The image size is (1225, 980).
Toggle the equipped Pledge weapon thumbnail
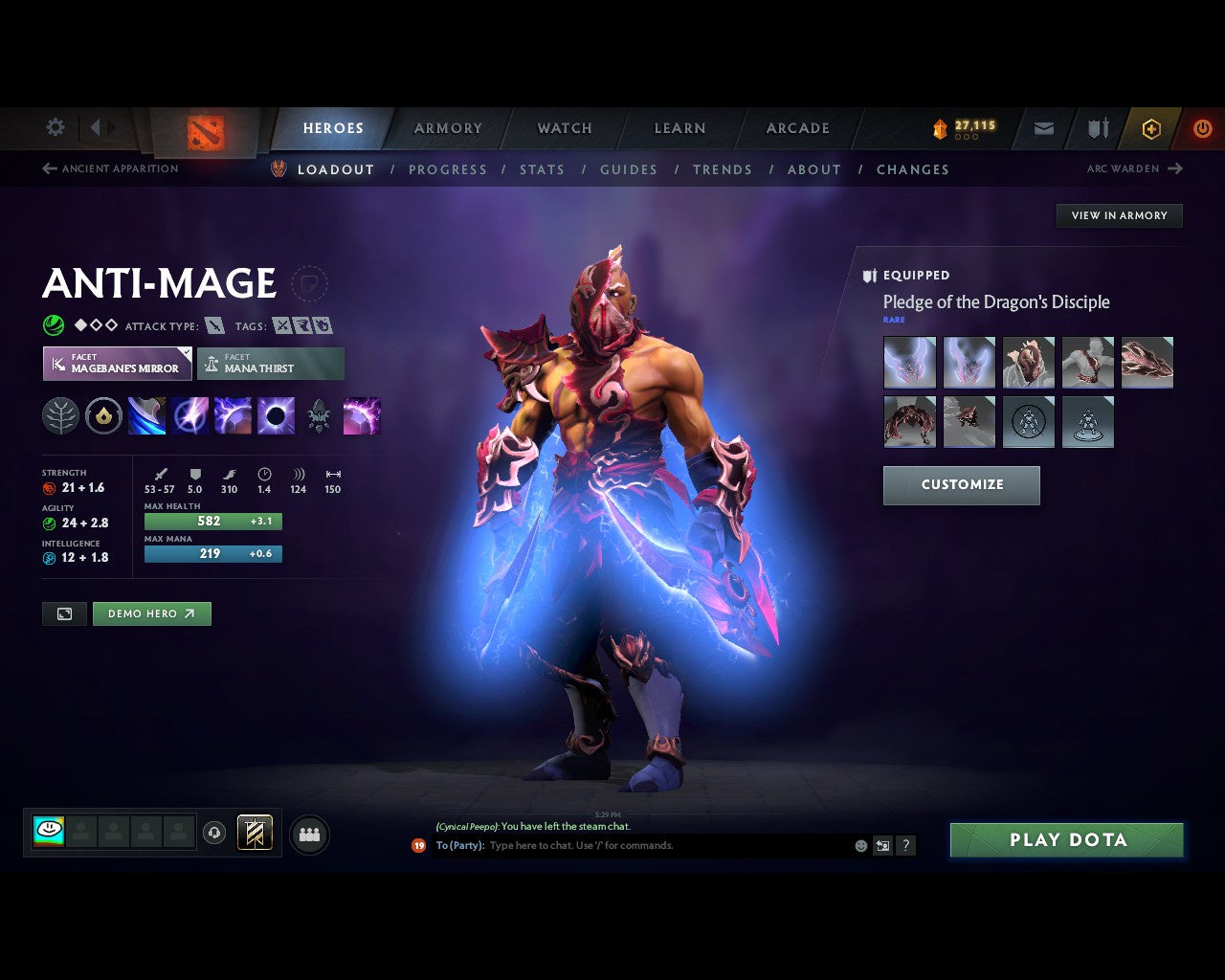[x=909, y=362]
